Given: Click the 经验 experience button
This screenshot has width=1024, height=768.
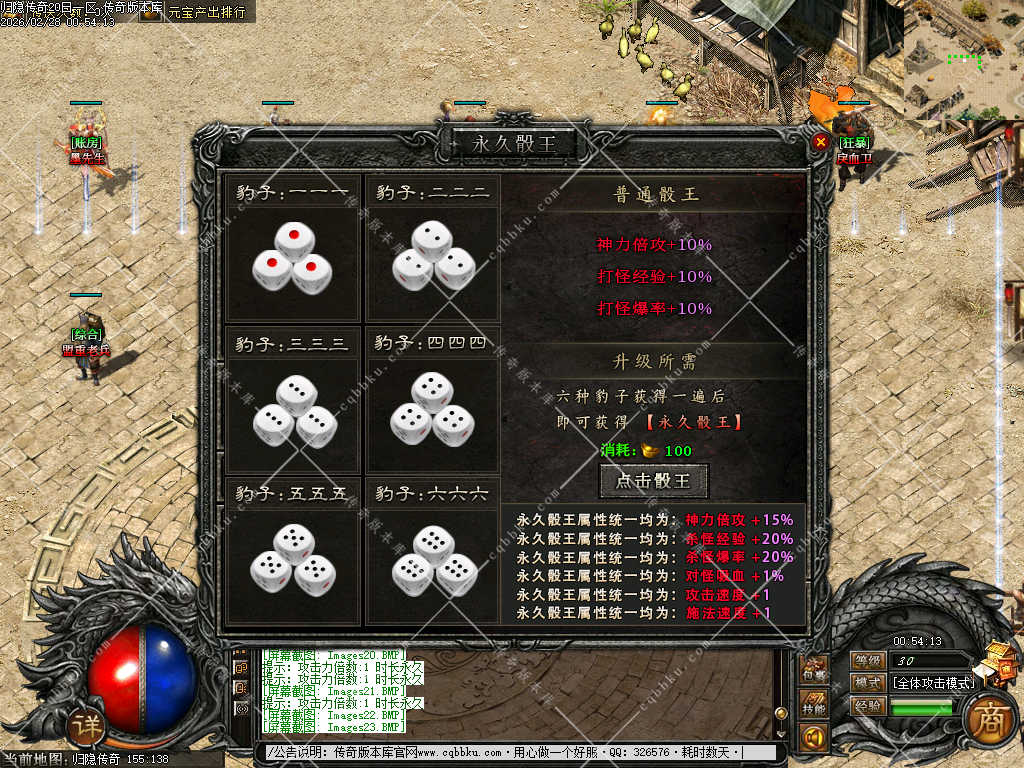Looking at the screenshot, I should (x=867, y=706).
